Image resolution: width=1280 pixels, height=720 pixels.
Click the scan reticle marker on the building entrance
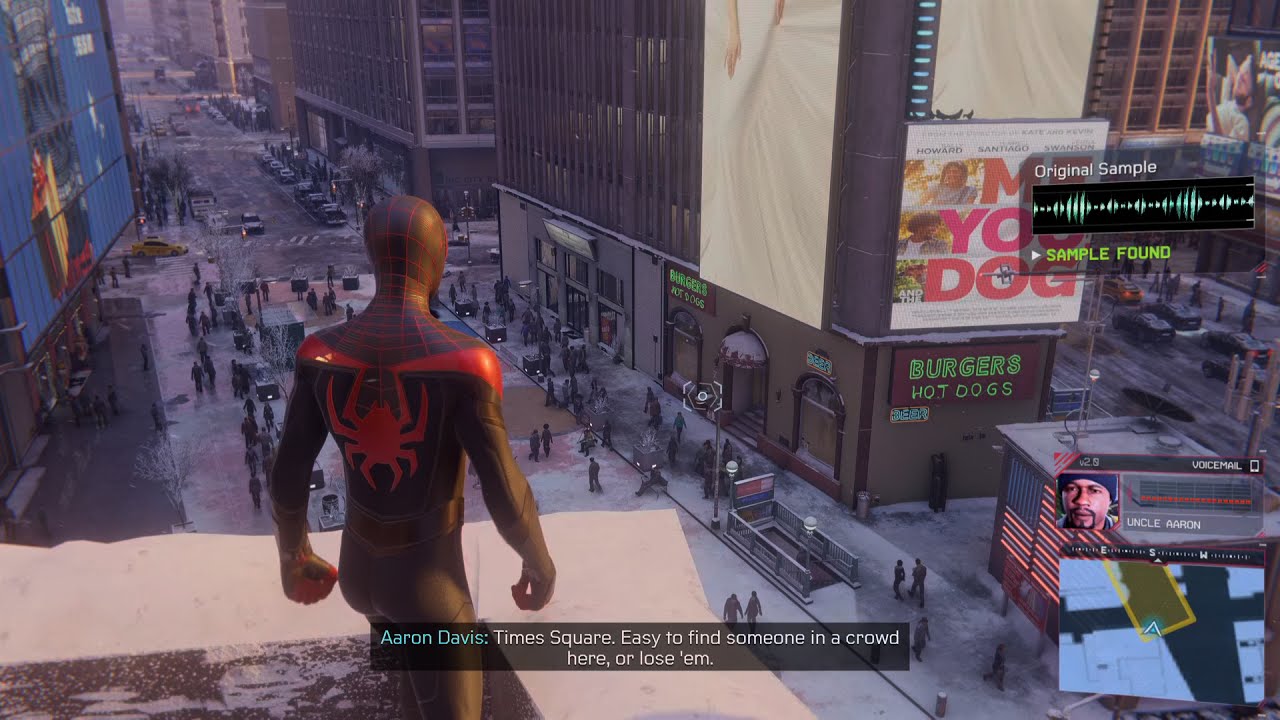coord(704,398)
